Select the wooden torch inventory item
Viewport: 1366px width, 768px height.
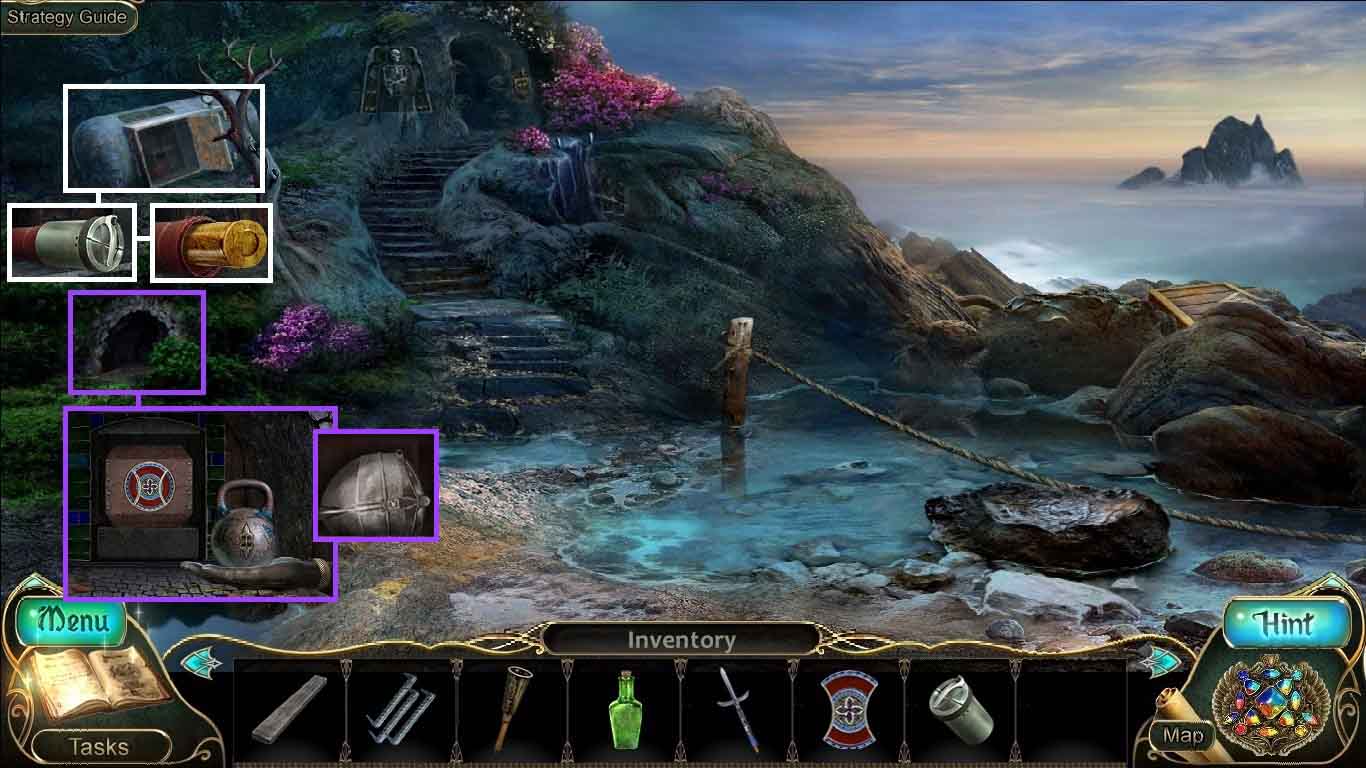pyautogui.click(x=512, y=707)
